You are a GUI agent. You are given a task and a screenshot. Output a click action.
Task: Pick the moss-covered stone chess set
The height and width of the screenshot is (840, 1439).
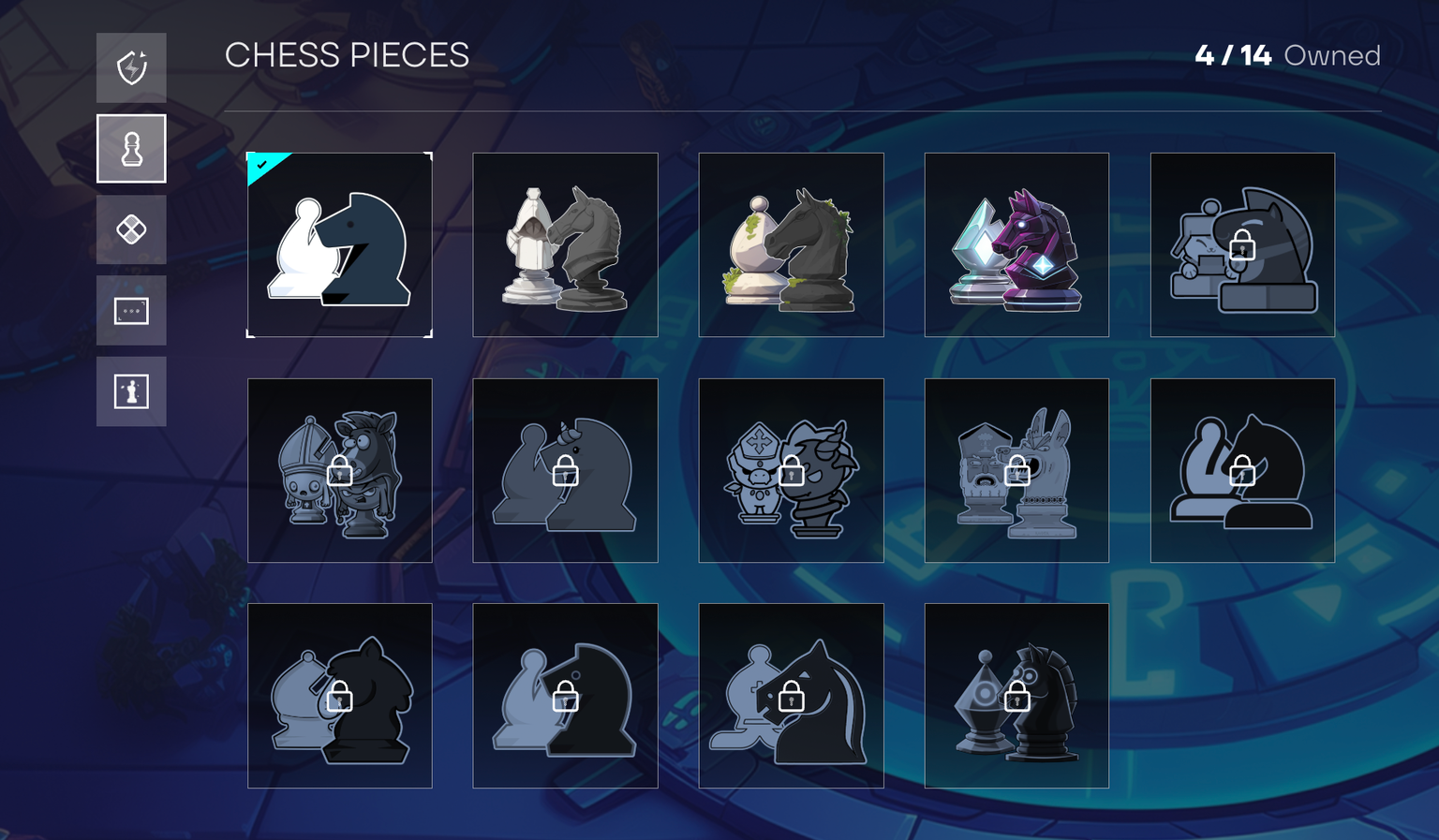tap(791, 244)
